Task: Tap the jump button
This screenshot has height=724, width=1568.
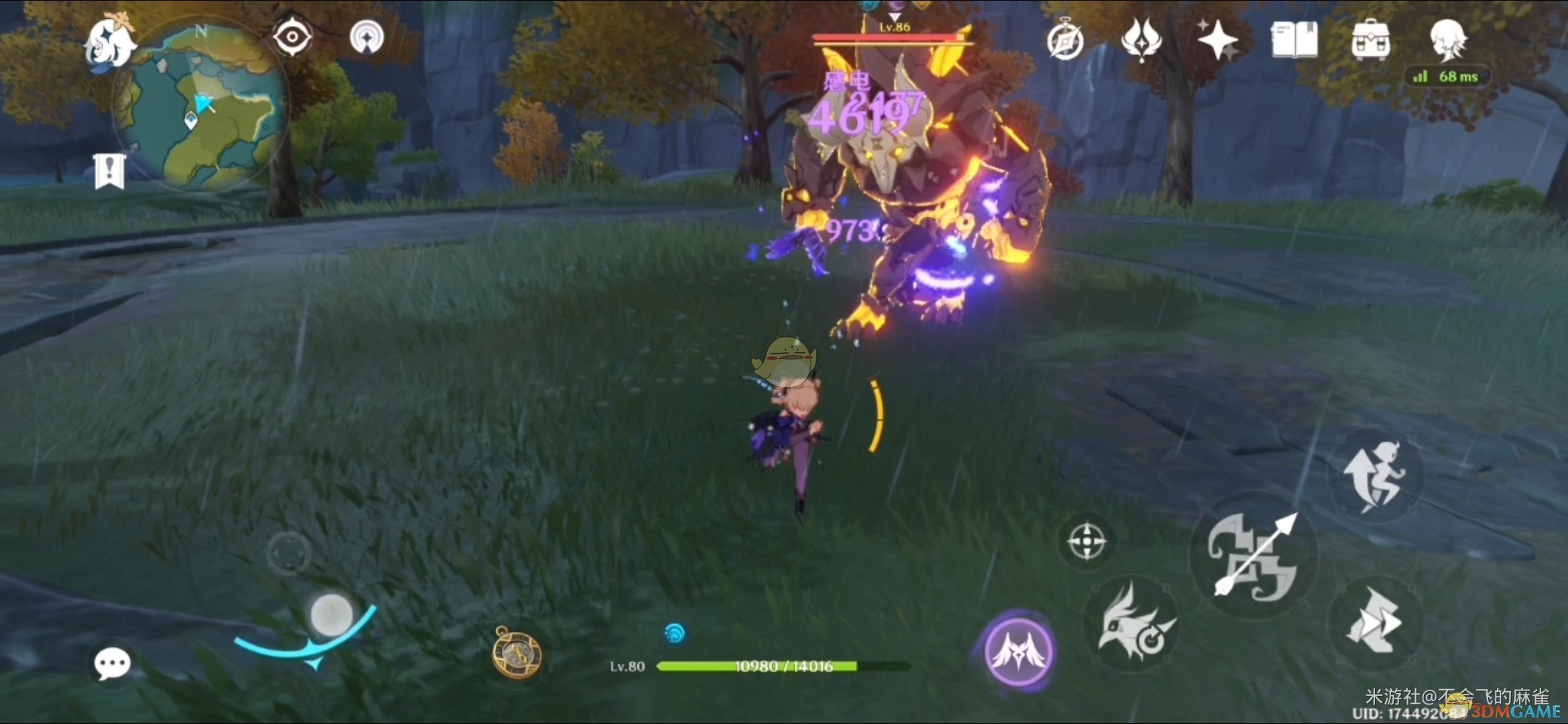Action: [x=1375, y=477]
